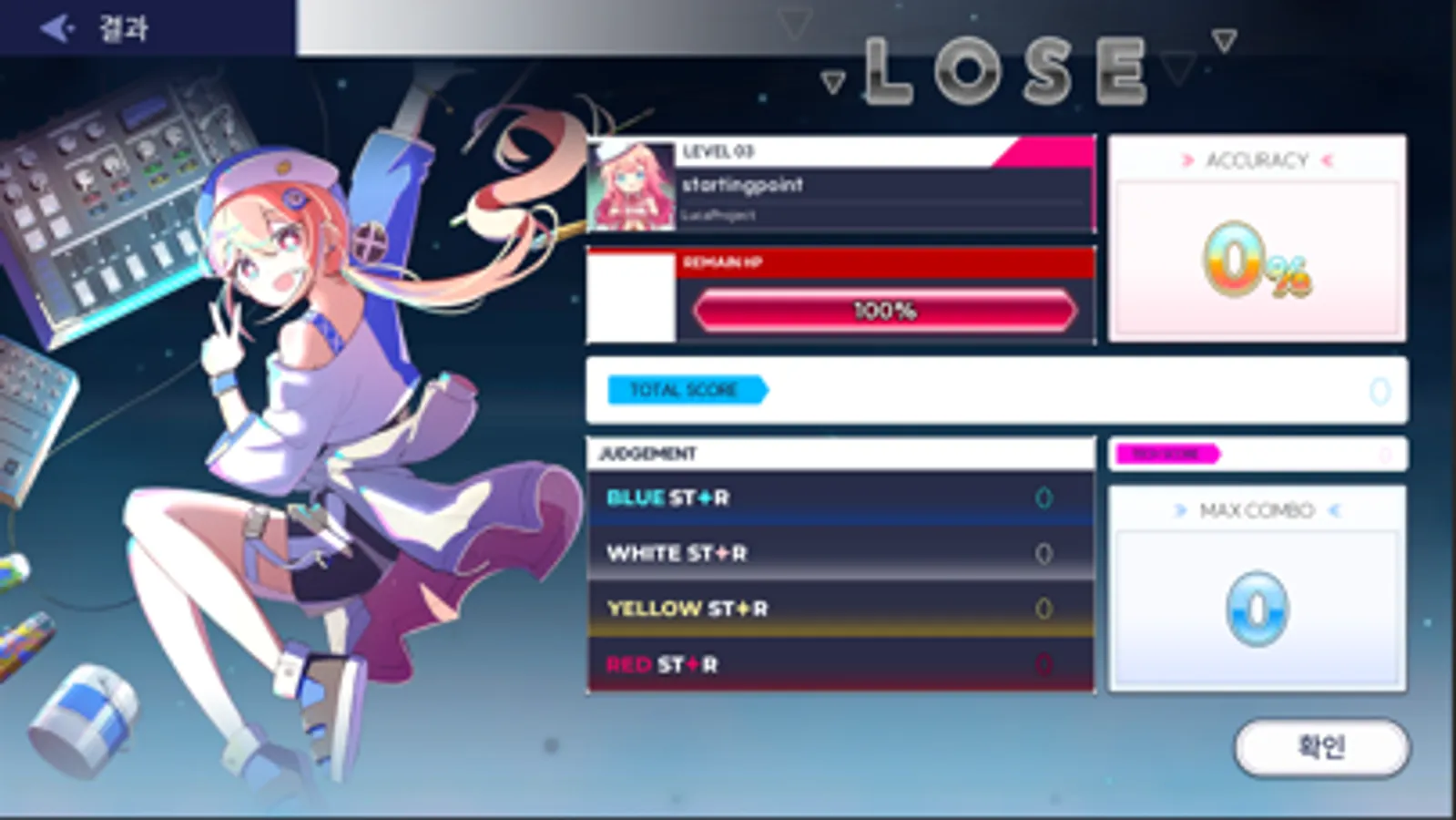Expand the triangle arrow right of LOSE
This screenshot has height=820, width=1456.
point(1178,67)
